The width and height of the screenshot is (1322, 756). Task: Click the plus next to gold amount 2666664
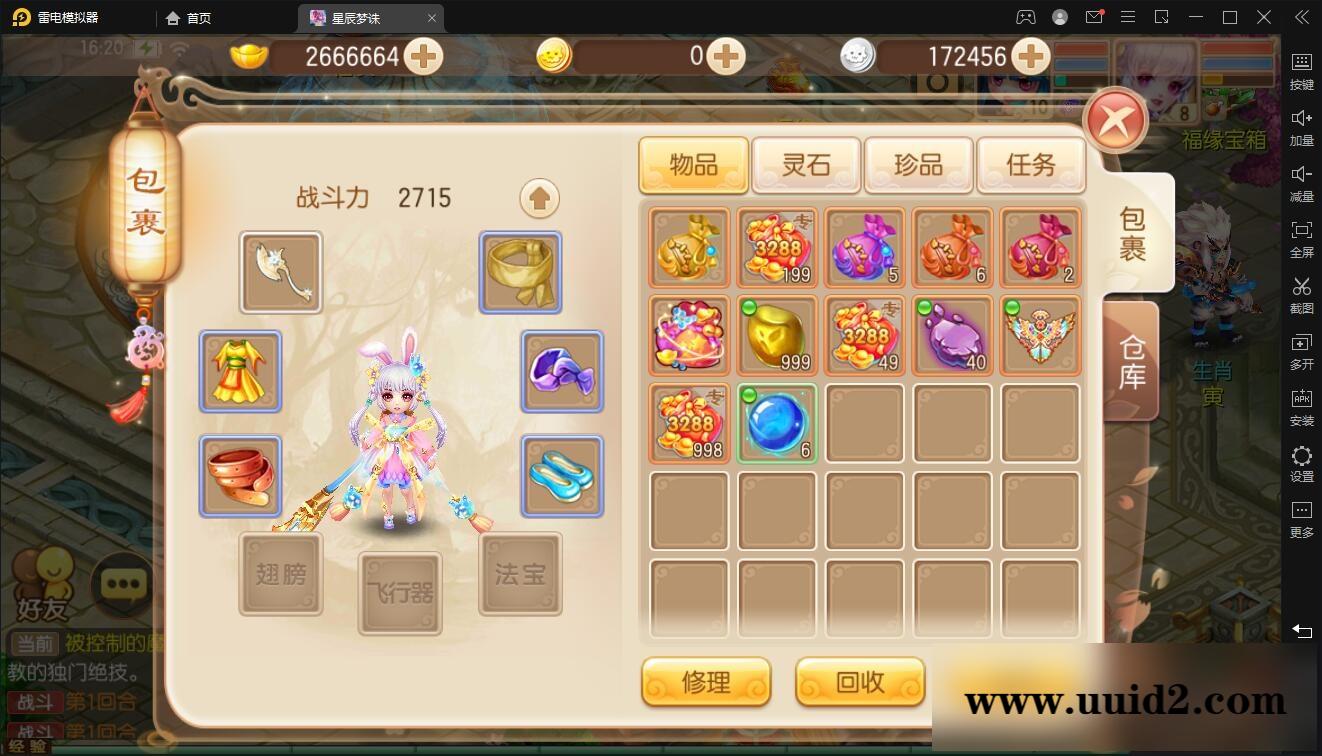[x=423, y=57]
